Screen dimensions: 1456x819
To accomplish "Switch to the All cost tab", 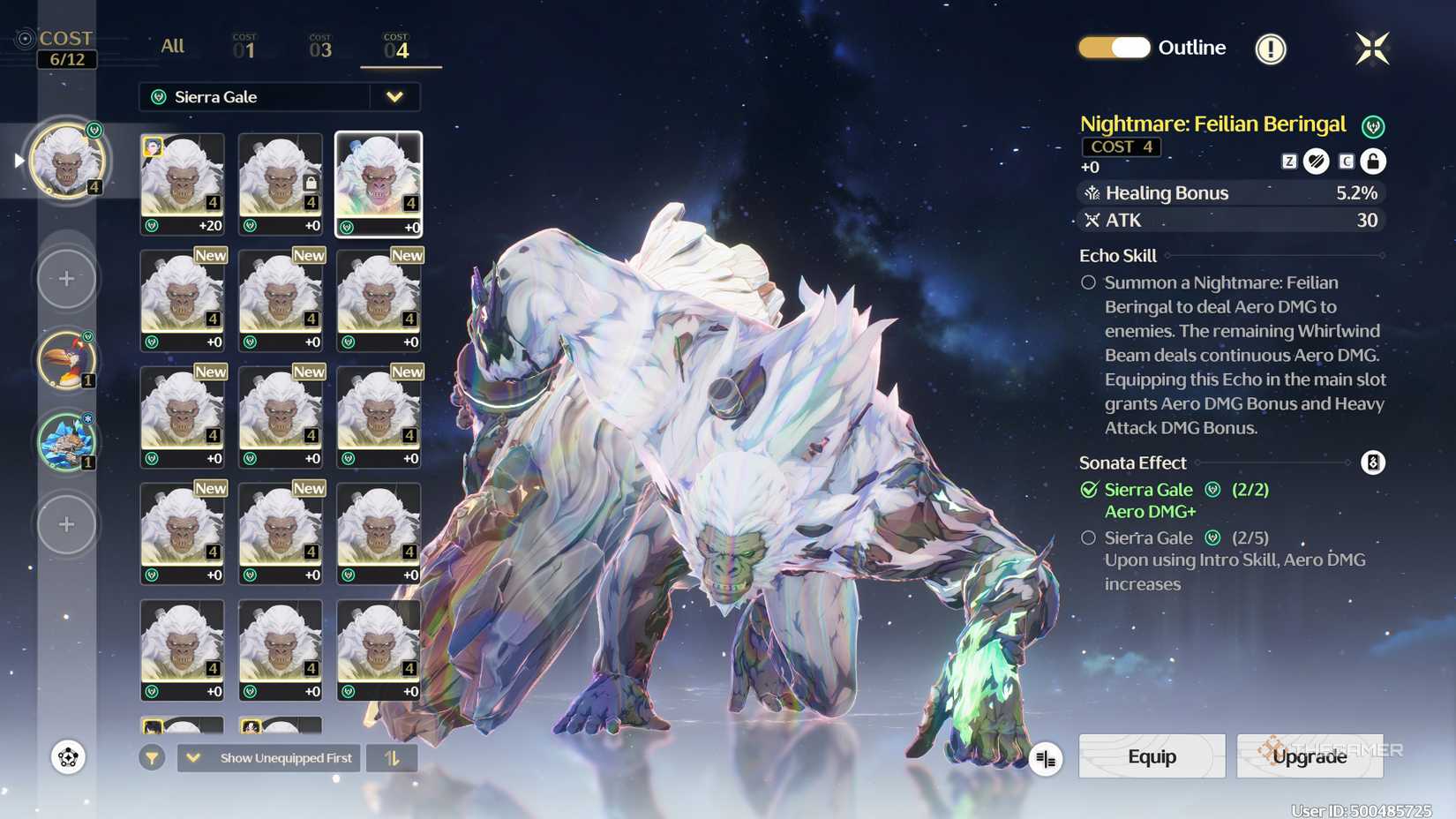I will [173, 46].
